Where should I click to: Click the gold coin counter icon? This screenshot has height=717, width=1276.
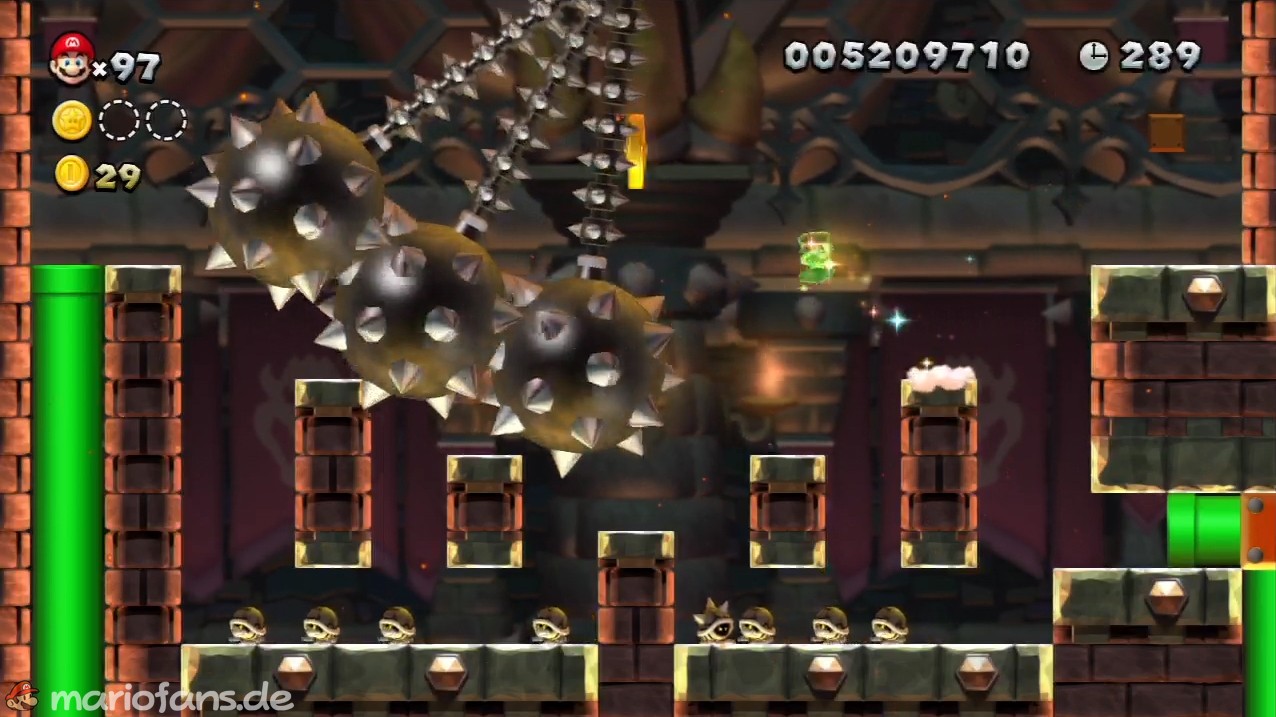pyautogui.click(x=71, y=174)
